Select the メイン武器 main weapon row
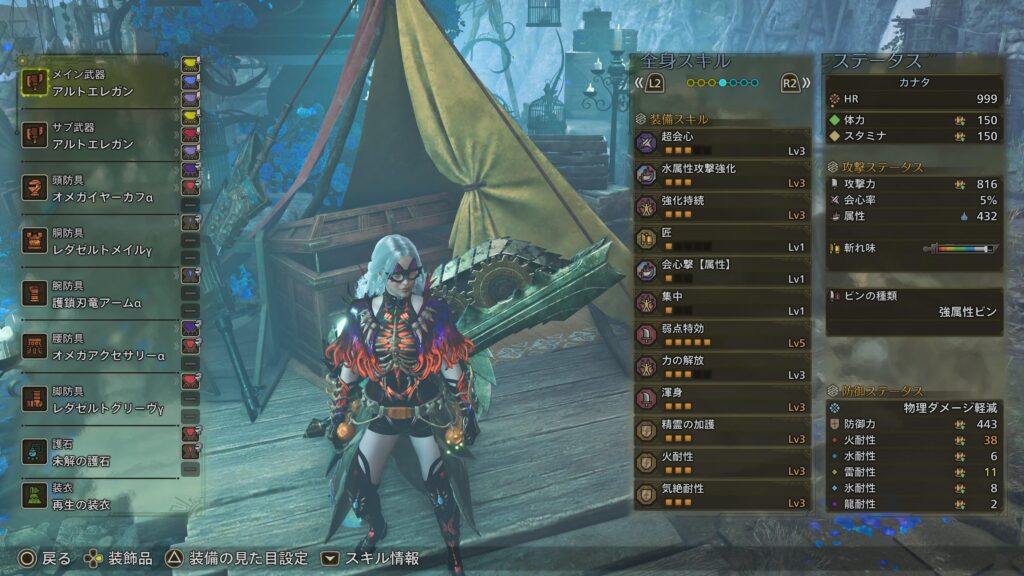The width and height of the screenshot is (1024, 576). [x=98, y=81]
